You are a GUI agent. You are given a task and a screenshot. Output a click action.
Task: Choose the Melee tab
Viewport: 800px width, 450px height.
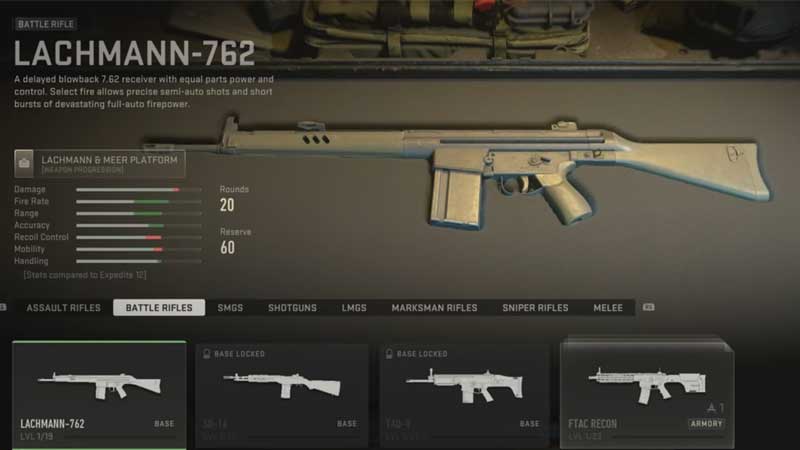pos(608,308)
